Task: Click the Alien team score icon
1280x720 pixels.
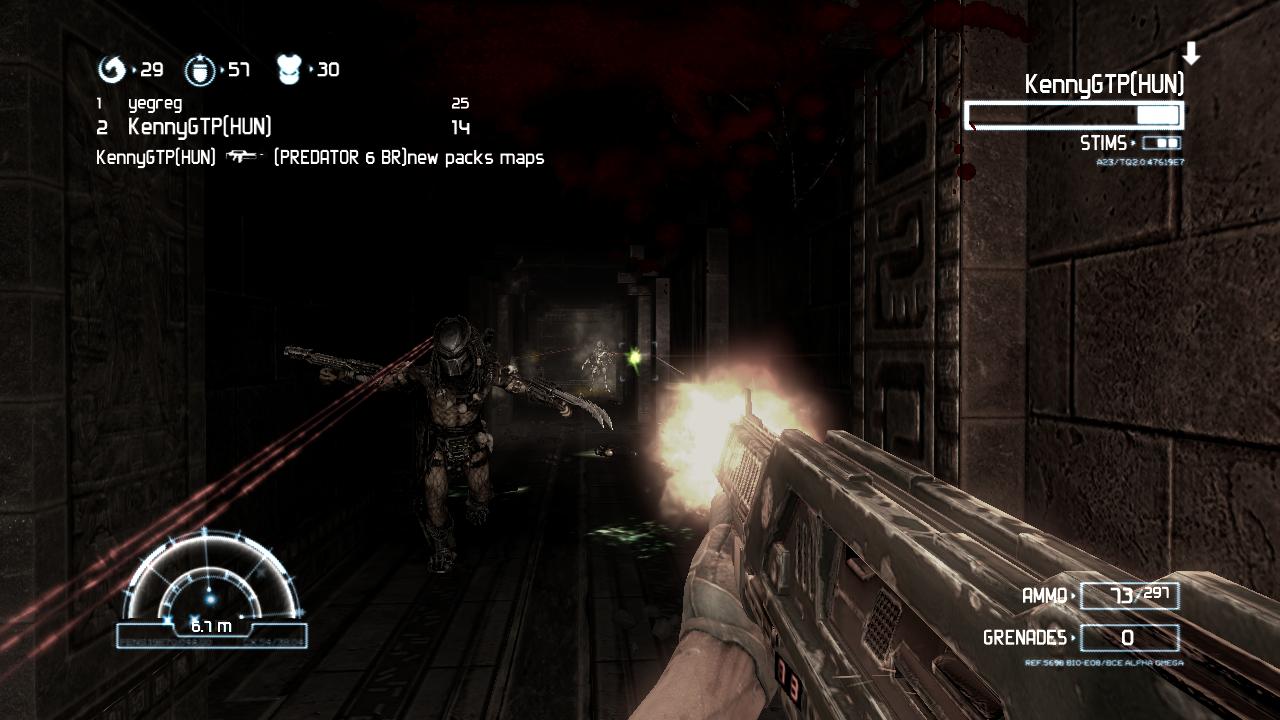Action: tap(111, 70)
